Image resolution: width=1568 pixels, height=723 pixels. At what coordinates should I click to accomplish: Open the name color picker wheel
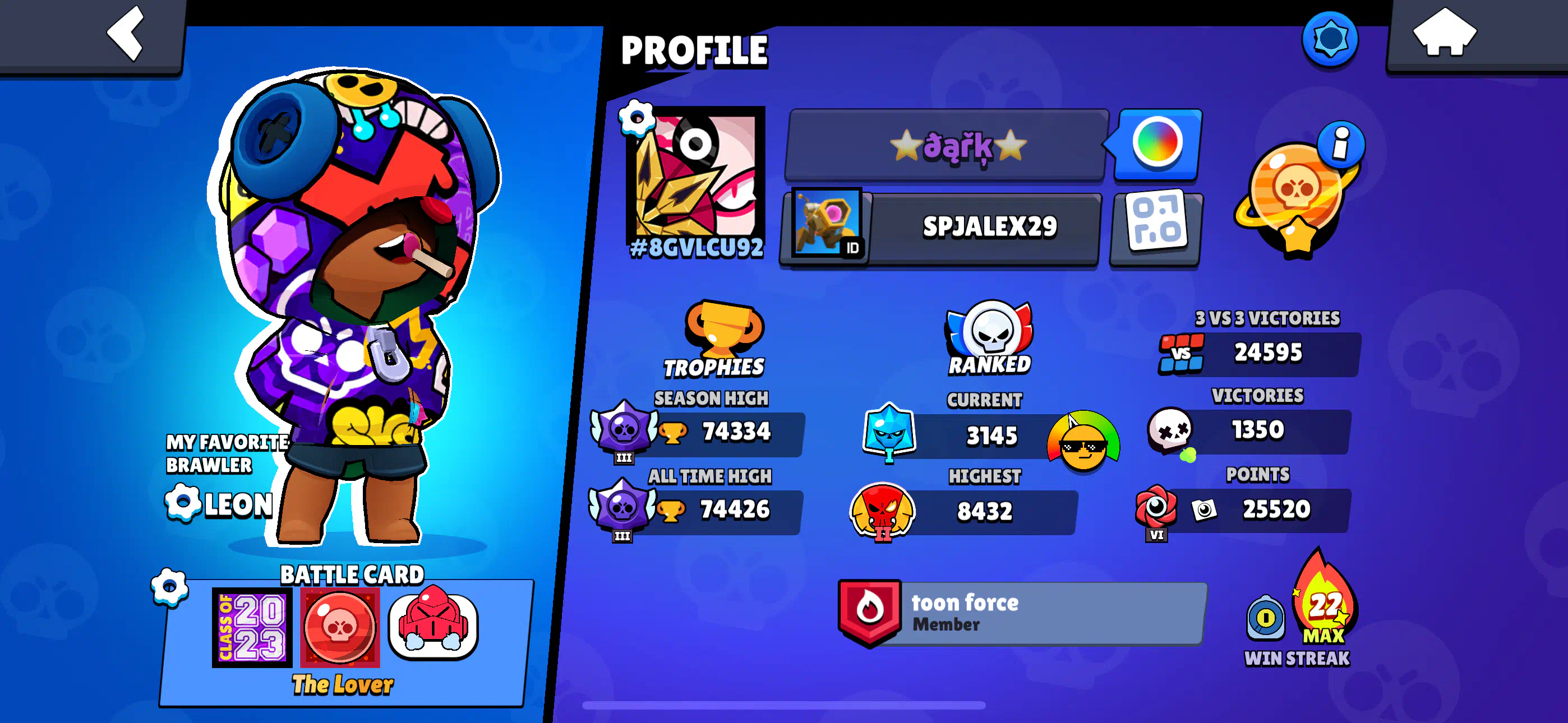tap(1157, 143)
